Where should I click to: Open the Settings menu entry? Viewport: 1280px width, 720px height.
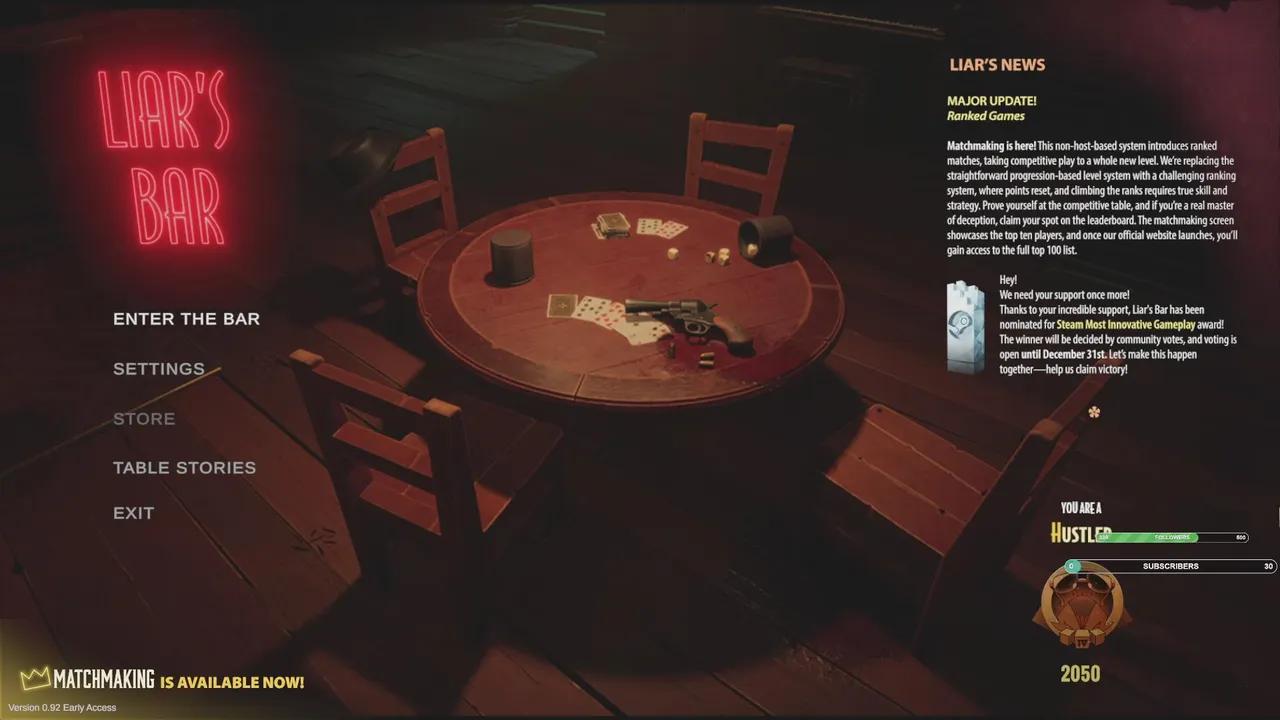159,368
